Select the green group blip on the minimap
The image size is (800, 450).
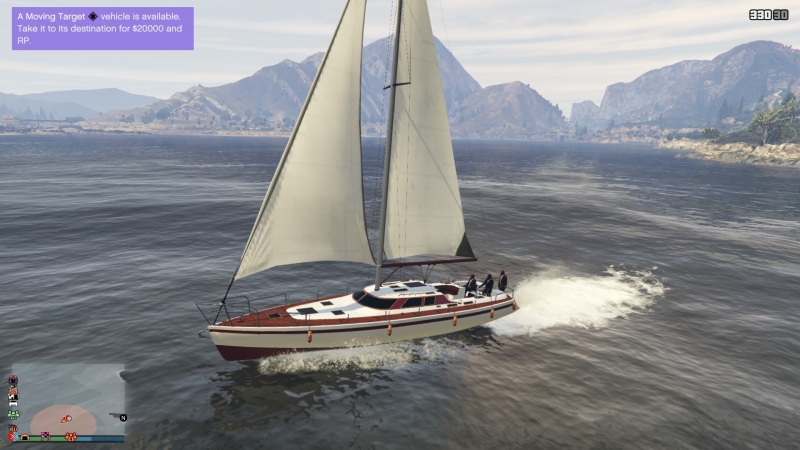click(13, 414)
